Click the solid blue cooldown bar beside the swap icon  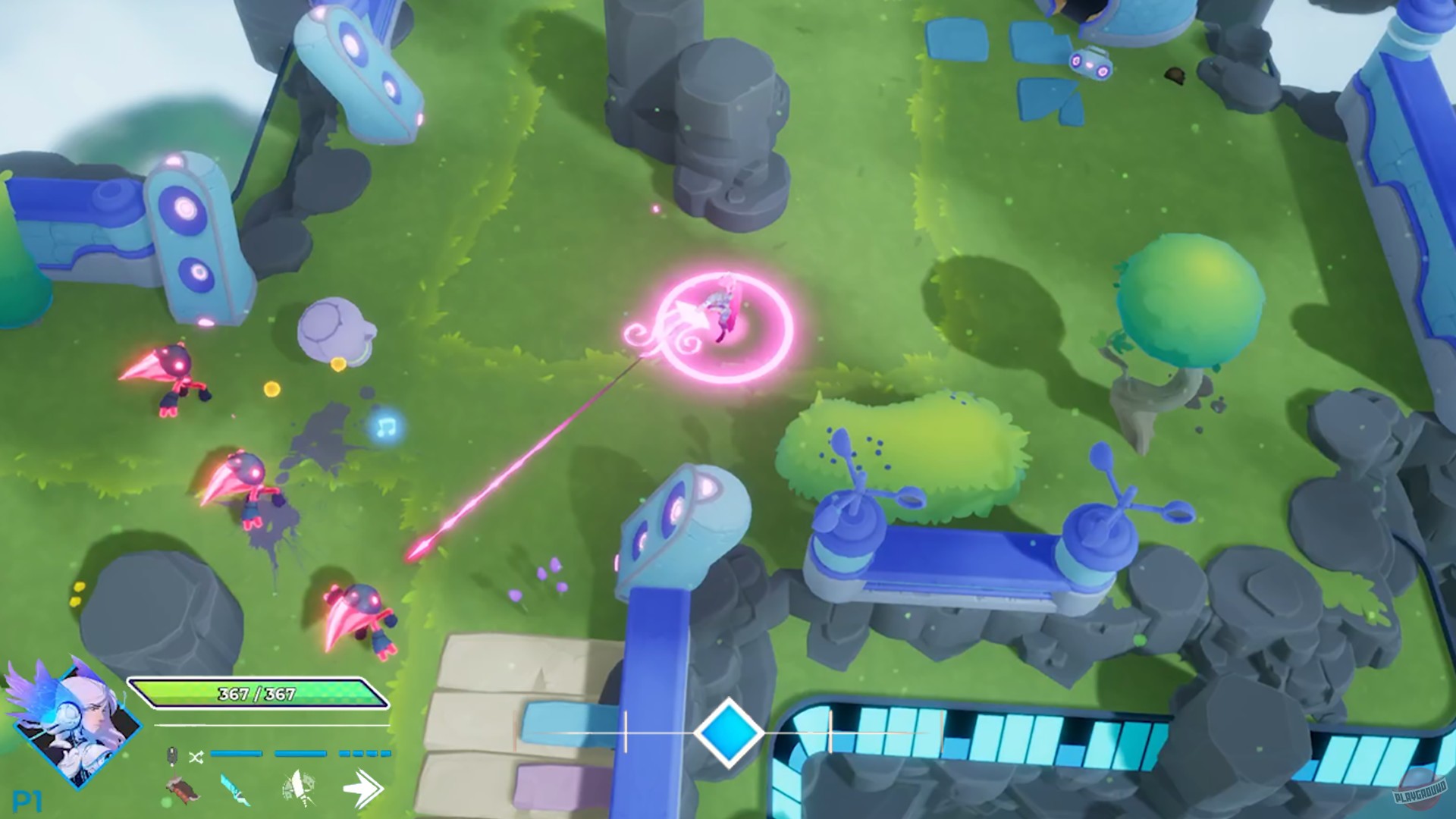pyautogui.click(x=236, y=753)
